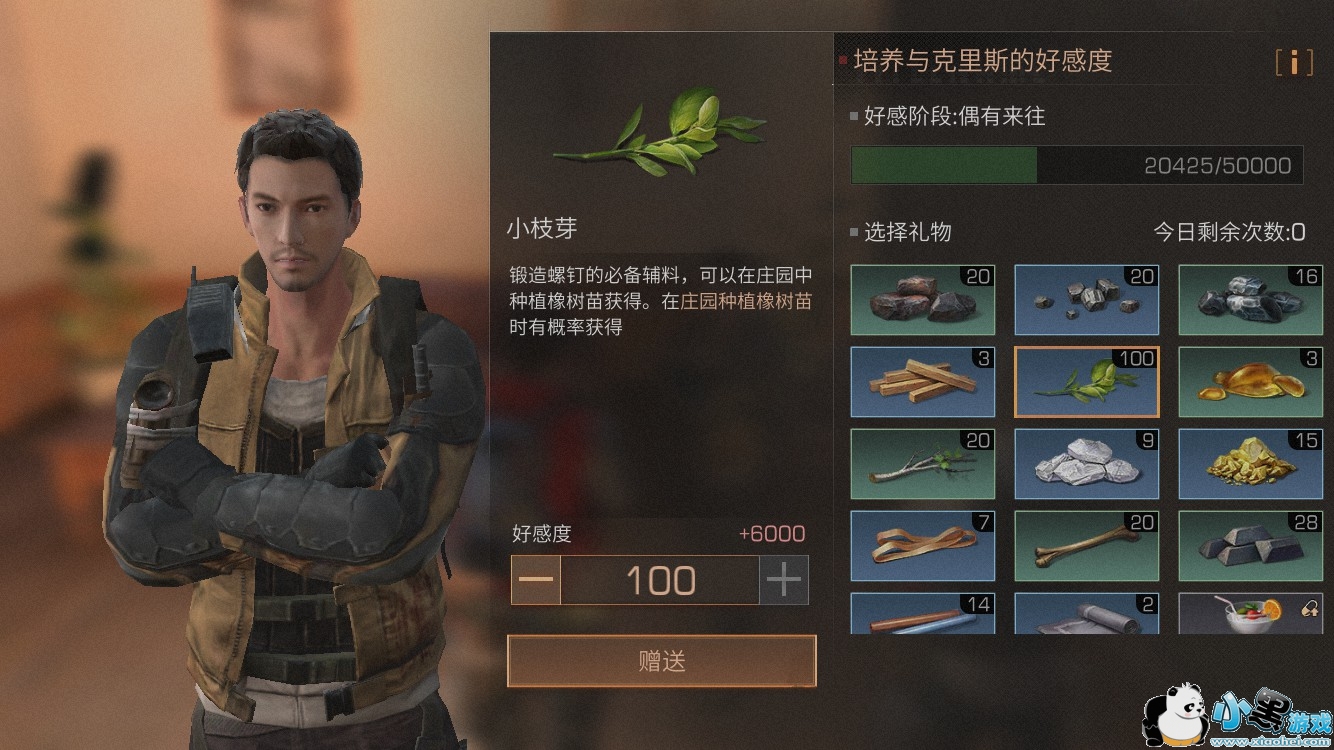The height and width of the screenshot is (750, 1334).
Task: Open the info button for favorability
Action: 1293,62
